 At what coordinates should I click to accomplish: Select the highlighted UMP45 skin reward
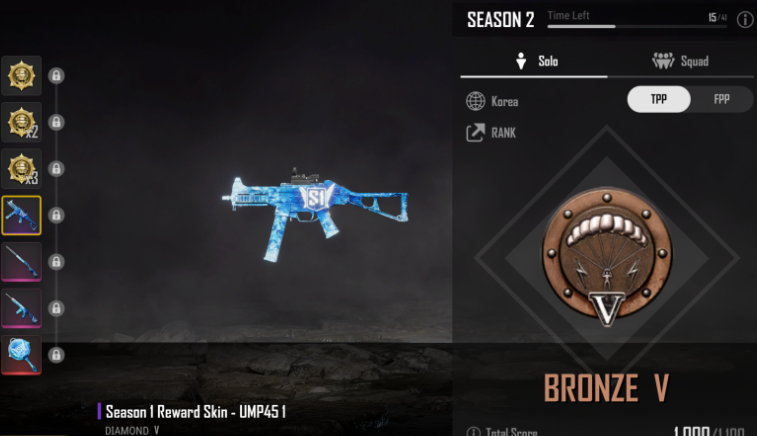(21, 215)
